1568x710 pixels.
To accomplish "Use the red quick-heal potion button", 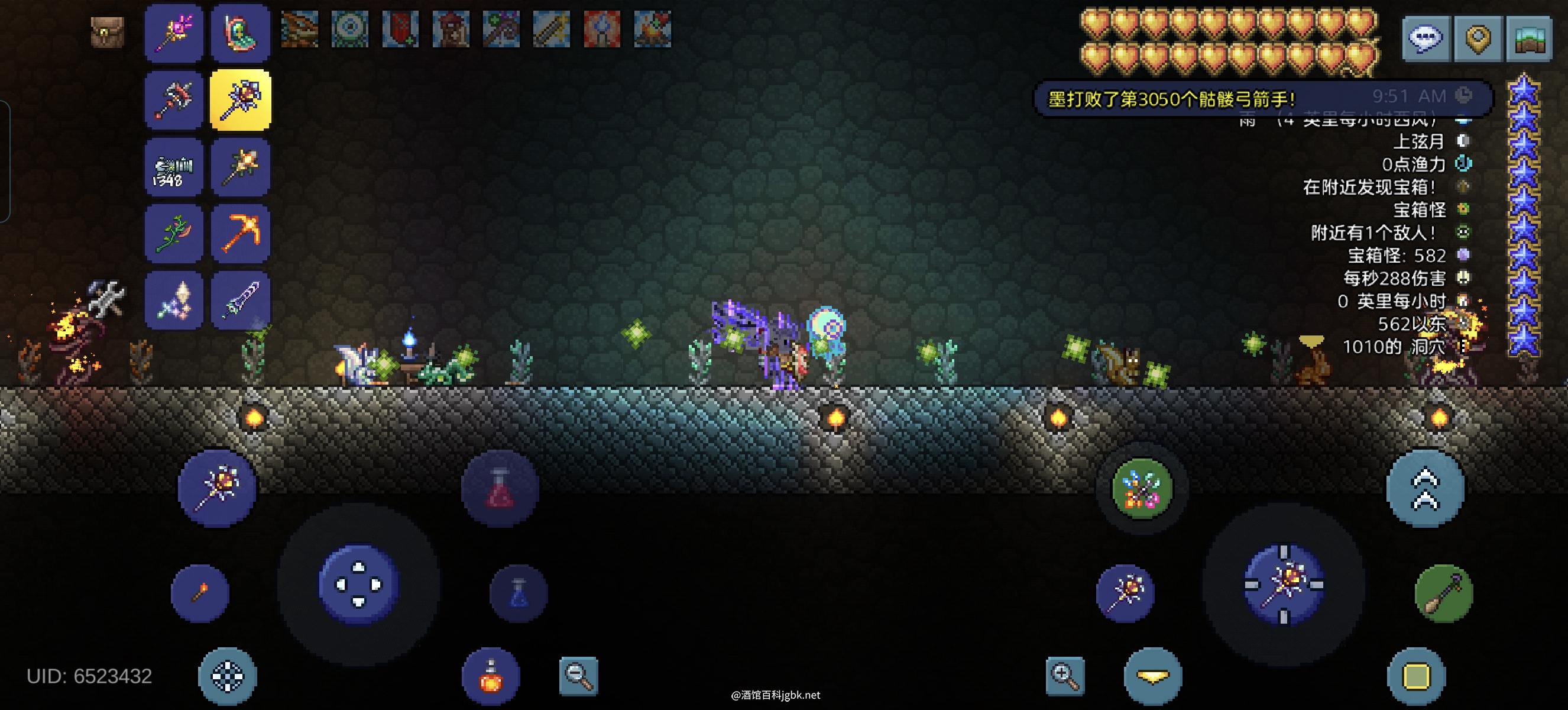I will (500, 488).
